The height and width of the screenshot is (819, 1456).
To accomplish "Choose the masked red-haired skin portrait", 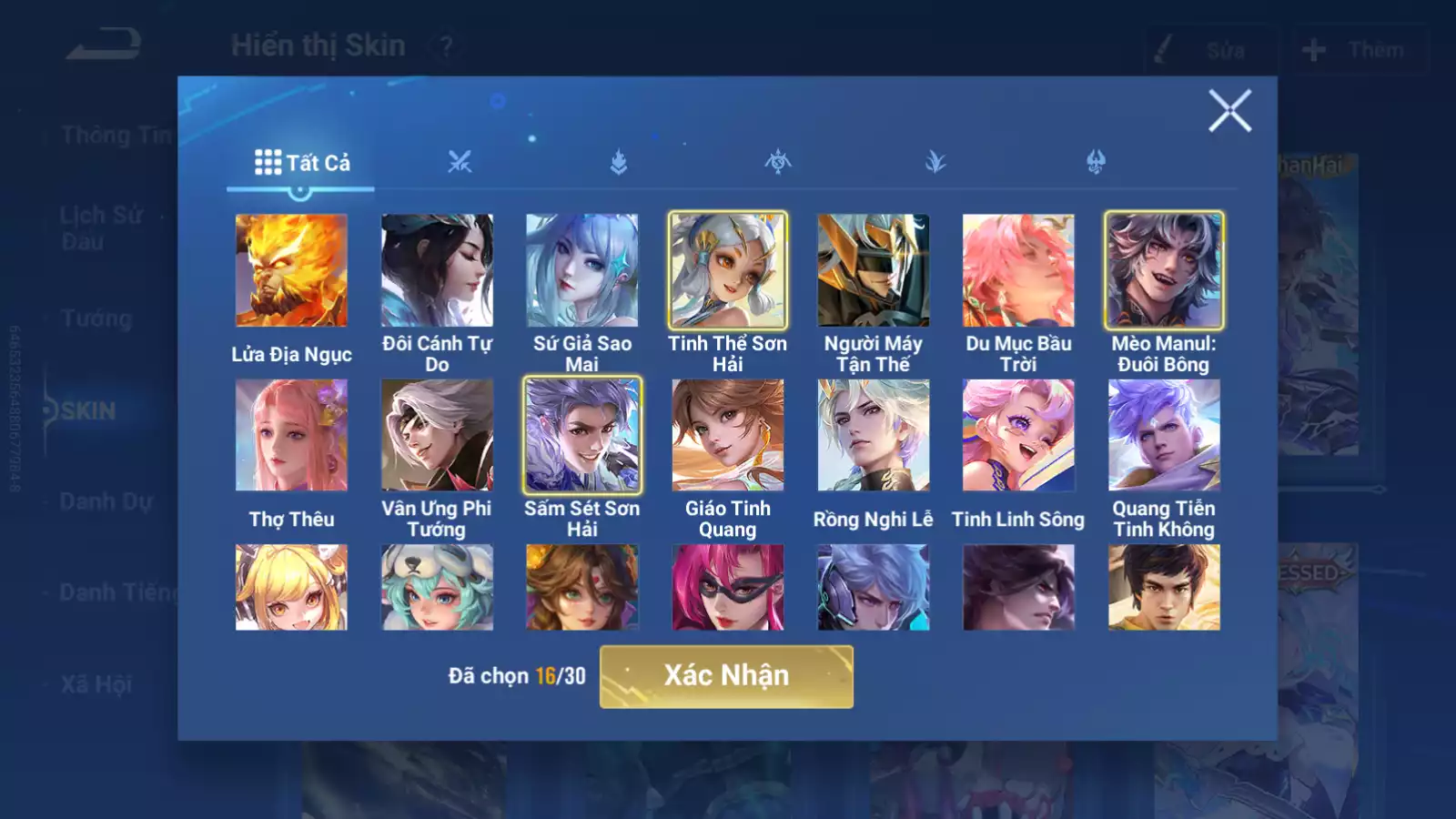I will (728, 587).
